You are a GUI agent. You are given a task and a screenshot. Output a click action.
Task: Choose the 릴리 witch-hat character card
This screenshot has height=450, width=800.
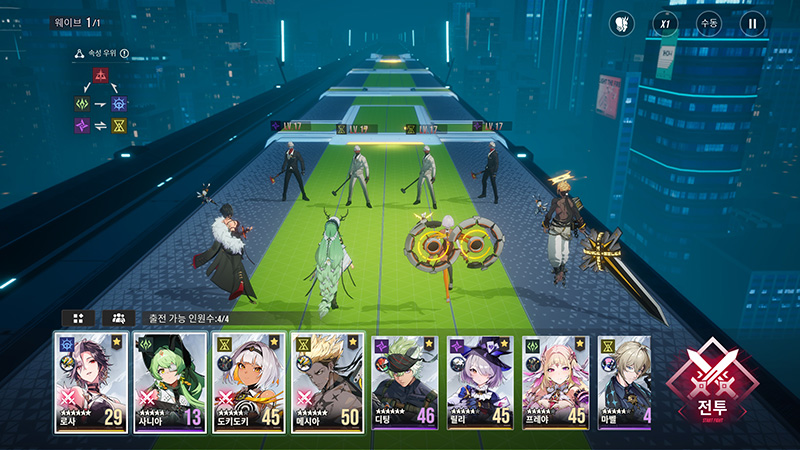(x=482, y=383)
